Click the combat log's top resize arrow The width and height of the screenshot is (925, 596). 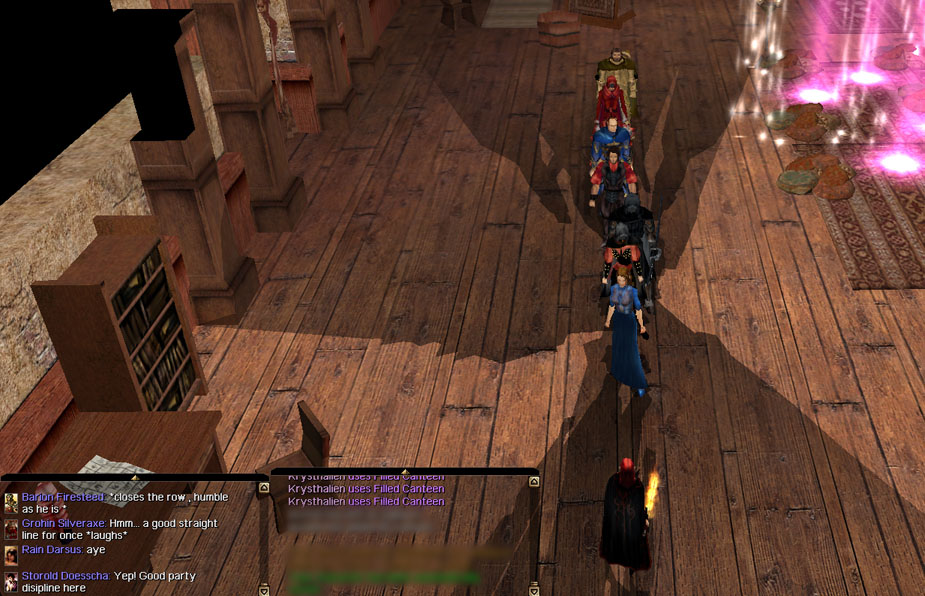404,471
